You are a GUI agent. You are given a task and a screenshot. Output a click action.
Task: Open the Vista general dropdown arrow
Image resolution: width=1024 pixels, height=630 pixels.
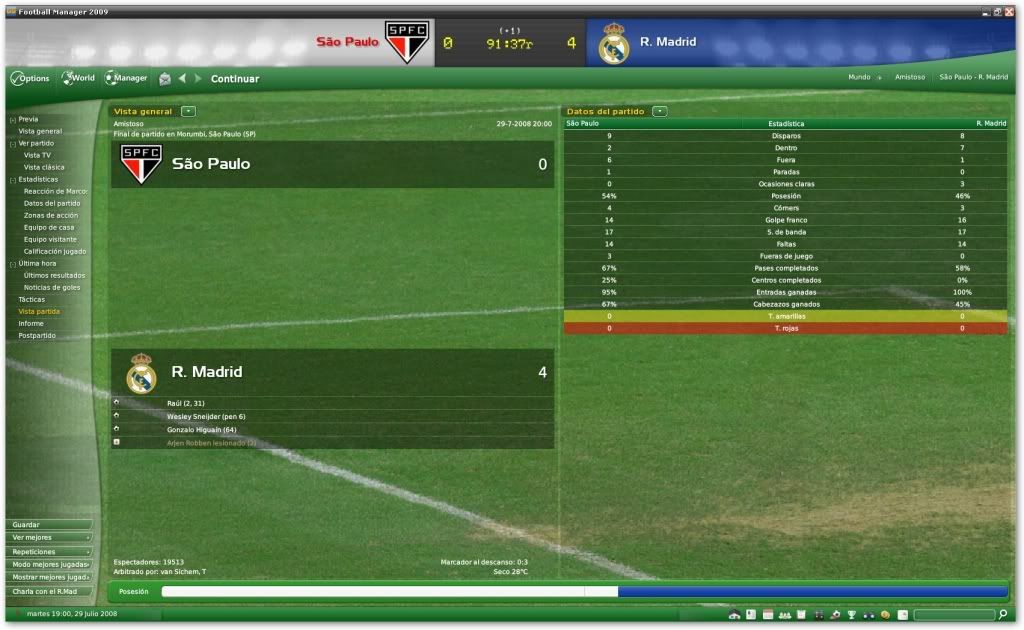coord(189,111)
